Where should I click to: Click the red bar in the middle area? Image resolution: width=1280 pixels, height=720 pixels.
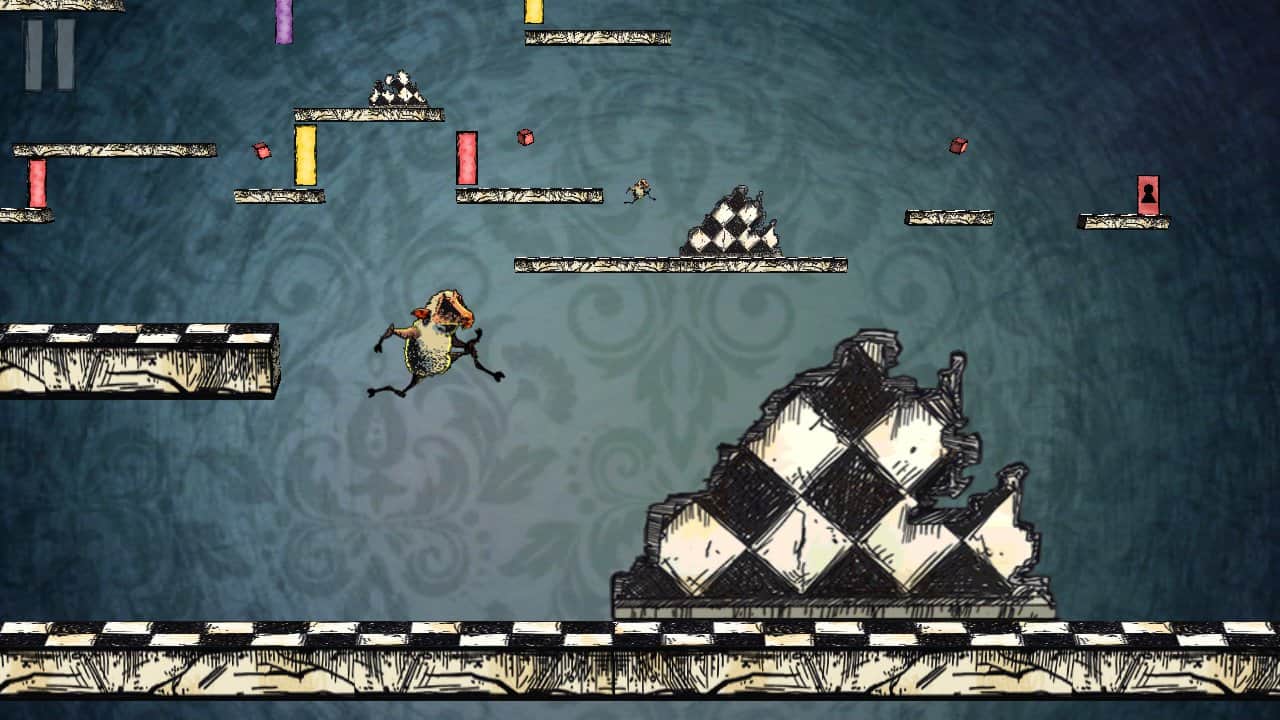click(x=465, y=160)
